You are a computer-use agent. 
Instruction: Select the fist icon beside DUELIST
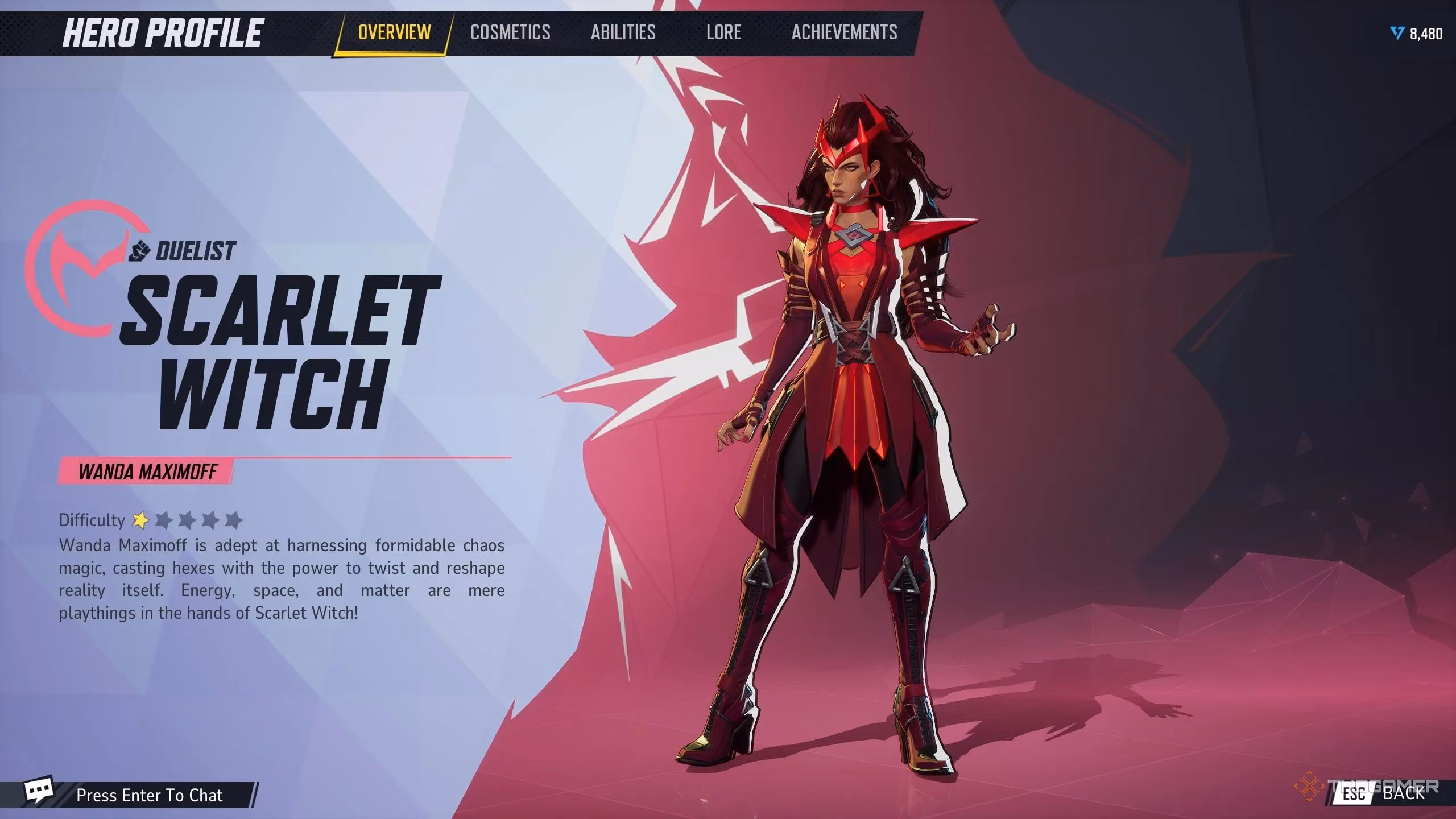141,251
